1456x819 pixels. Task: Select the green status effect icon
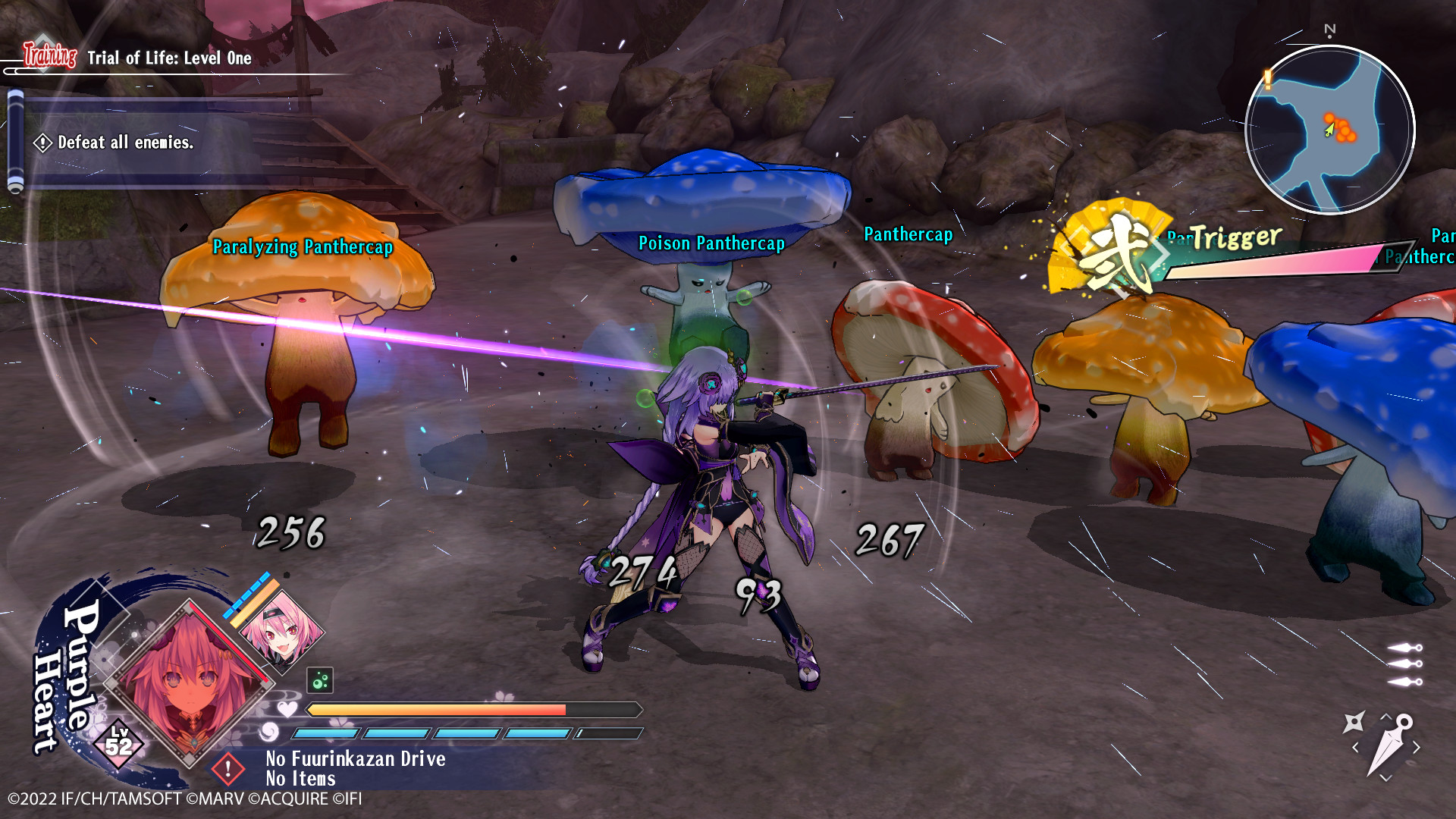pos(319,679)
